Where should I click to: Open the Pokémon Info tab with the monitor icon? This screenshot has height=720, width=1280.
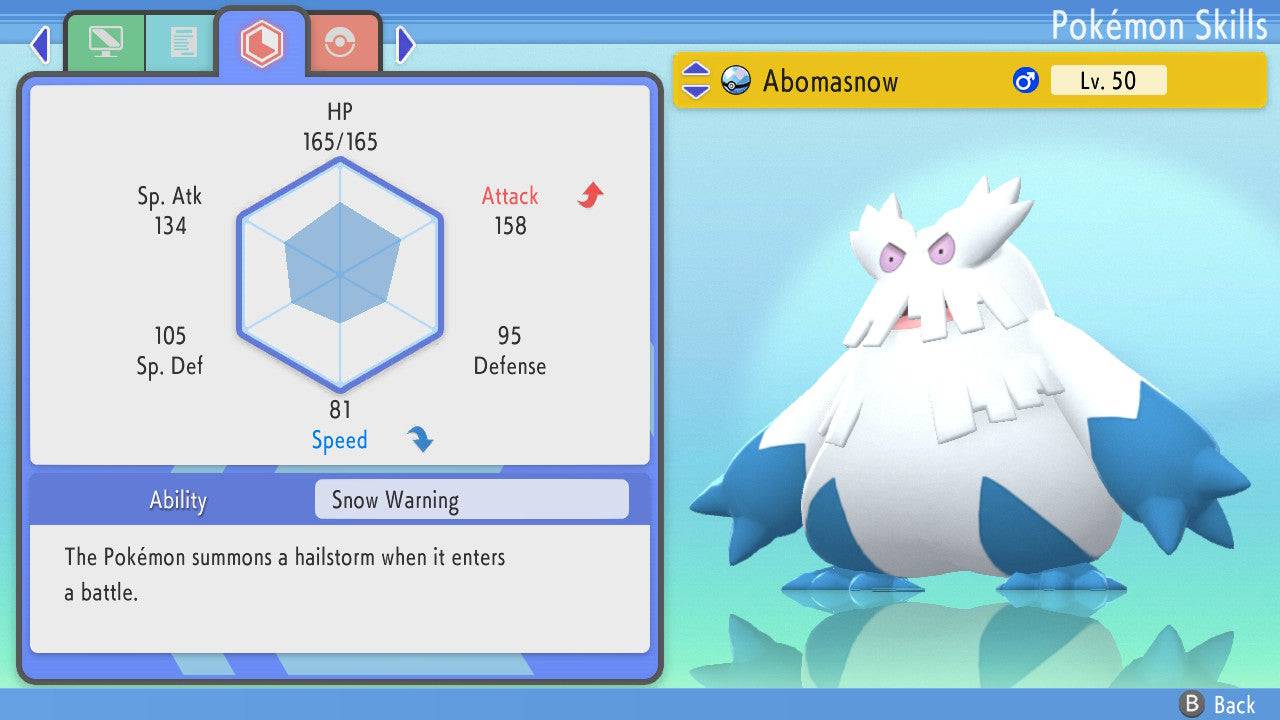click(106, 42)
